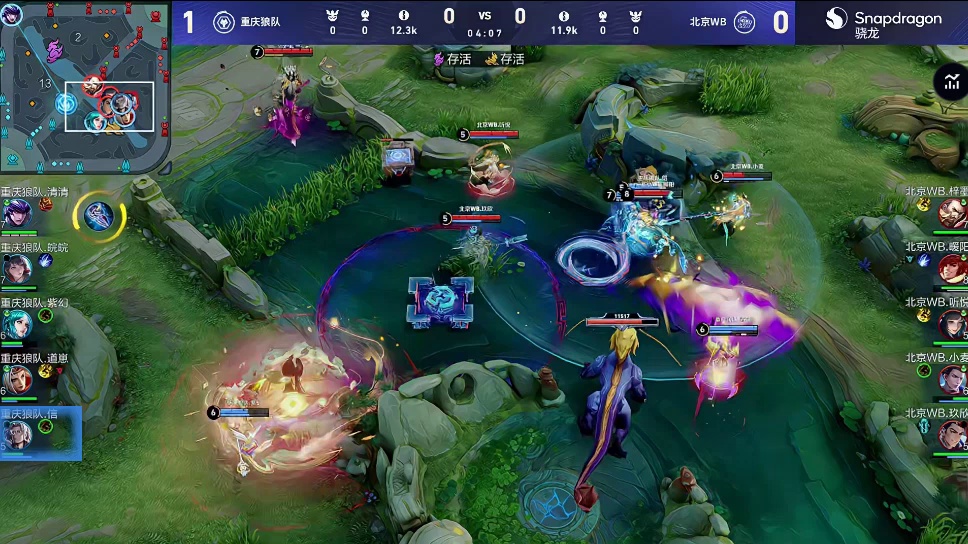Choose player 重庆狼队.紫幻's hero portrait
This screenshot has width=968, height=544.
[16, 325]
